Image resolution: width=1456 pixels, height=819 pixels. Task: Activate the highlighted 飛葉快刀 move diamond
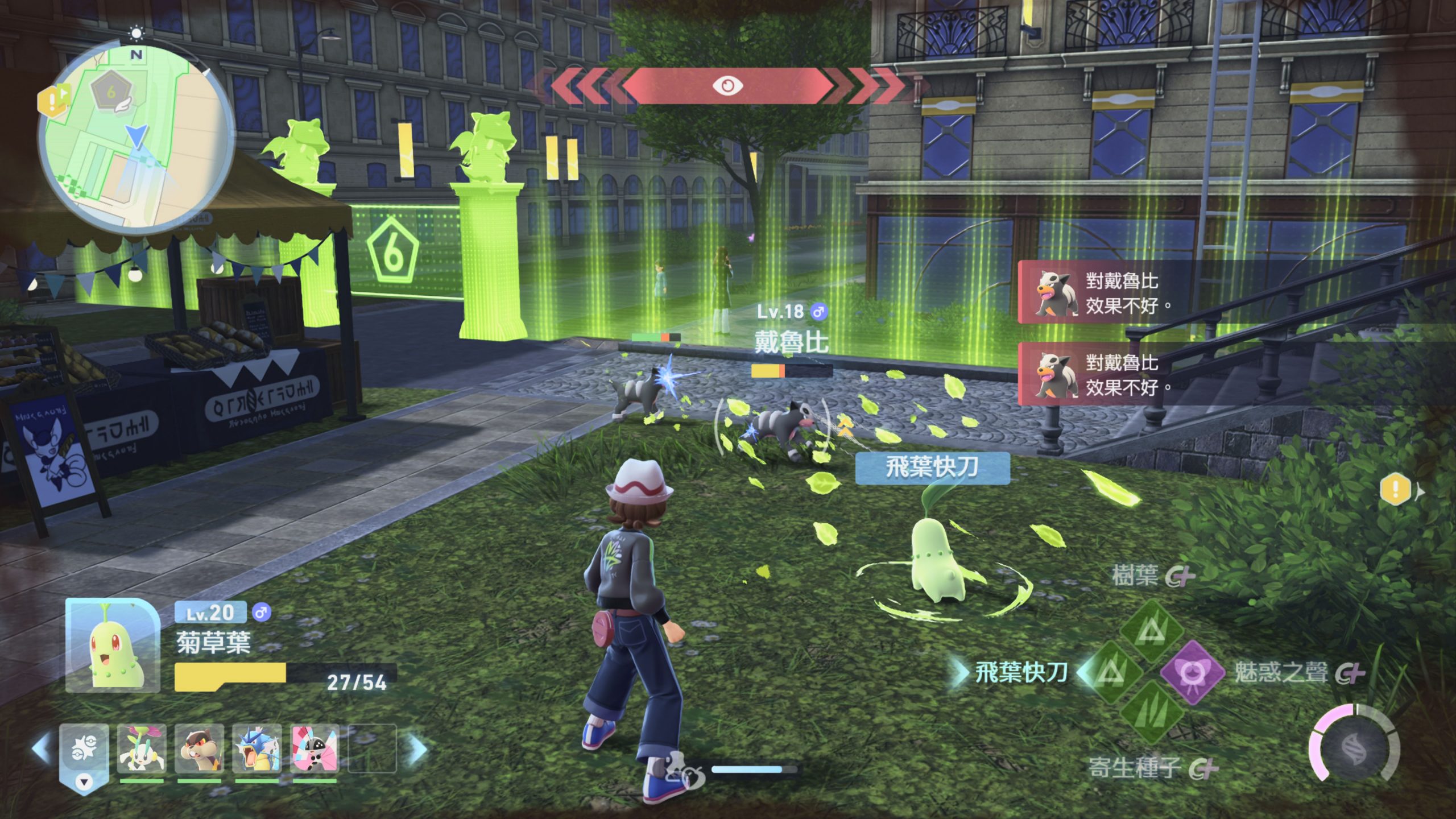(x=1110, y=673)
